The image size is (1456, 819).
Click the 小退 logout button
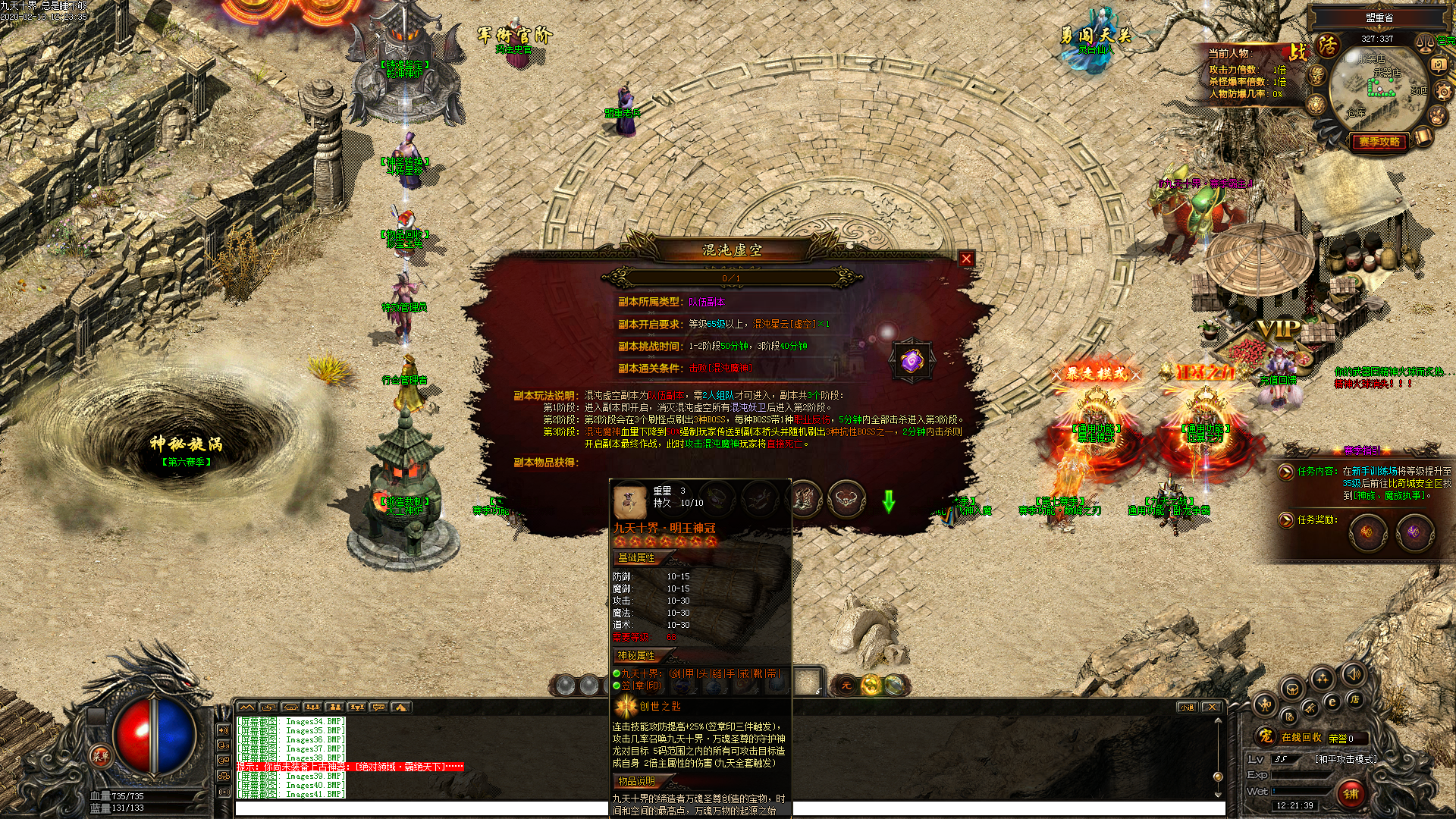[1187, 707]
